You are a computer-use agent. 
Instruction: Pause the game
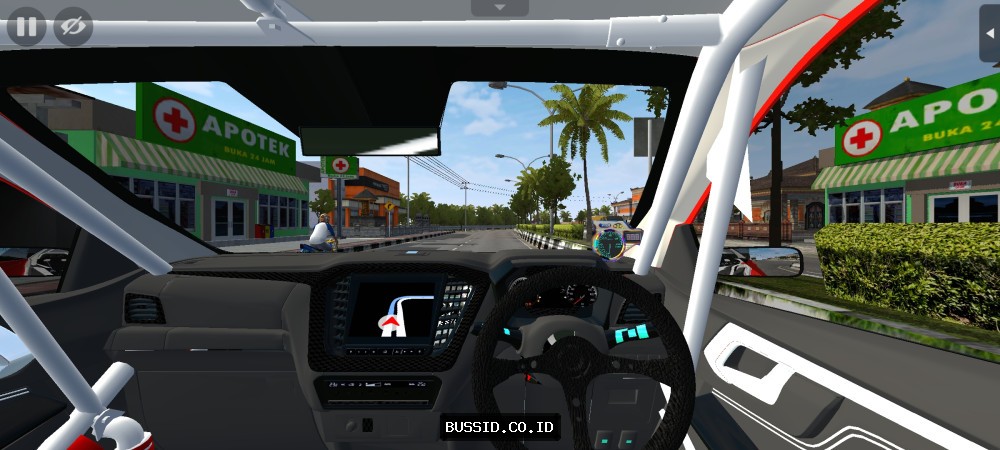[26, 26]
